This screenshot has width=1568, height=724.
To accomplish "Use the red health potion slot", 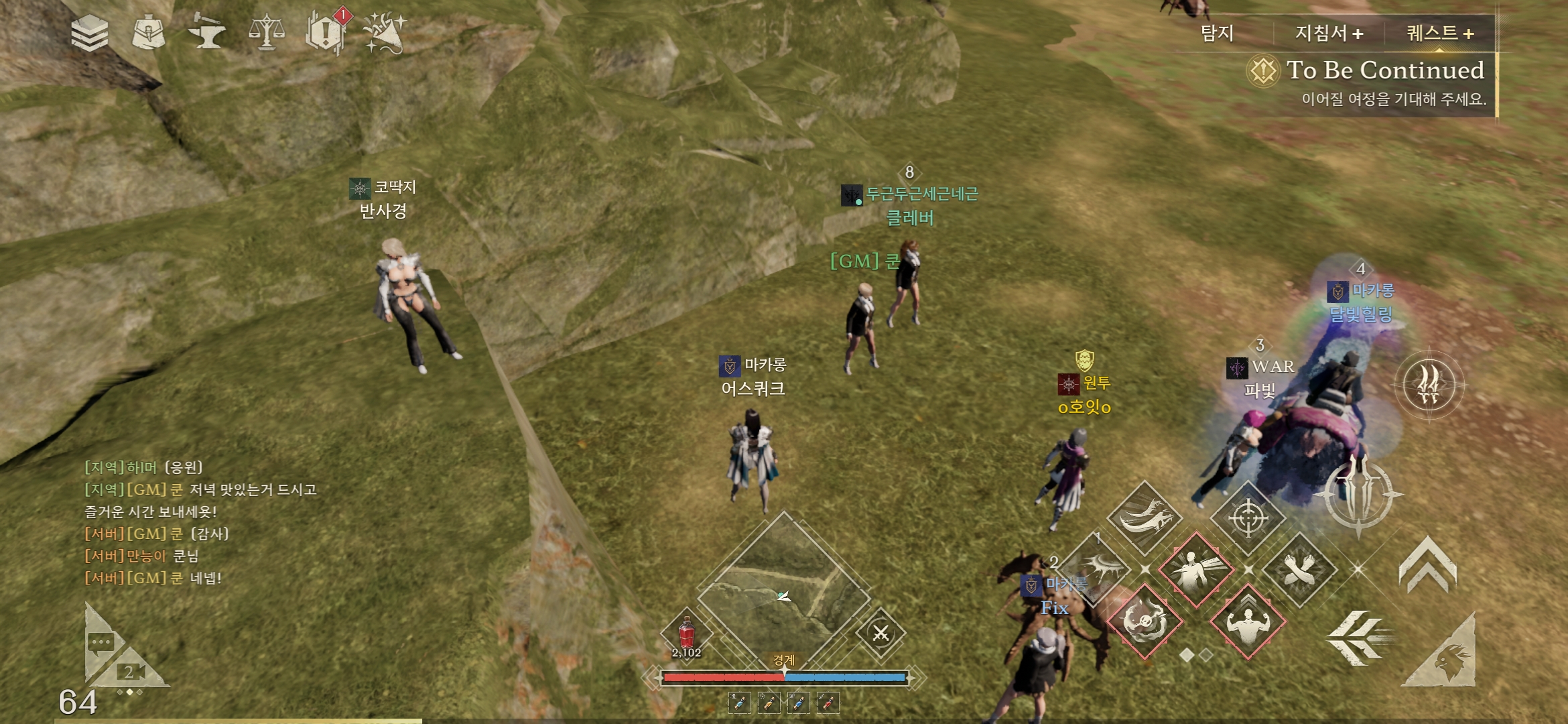I will tap(687, 634).
